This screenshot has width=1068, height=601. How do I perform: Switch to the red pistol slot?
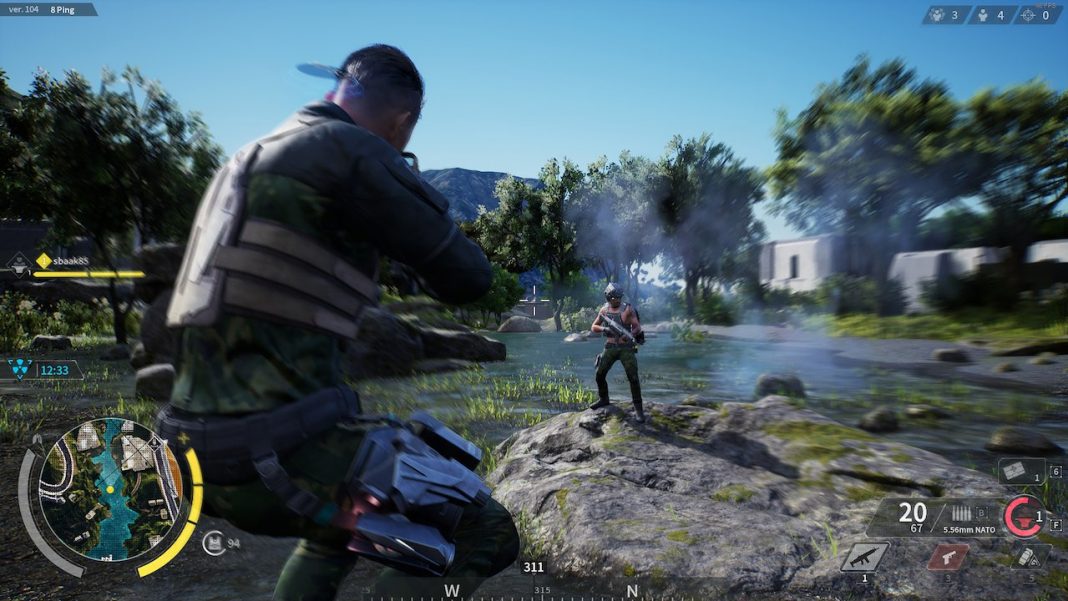point(948,557)
